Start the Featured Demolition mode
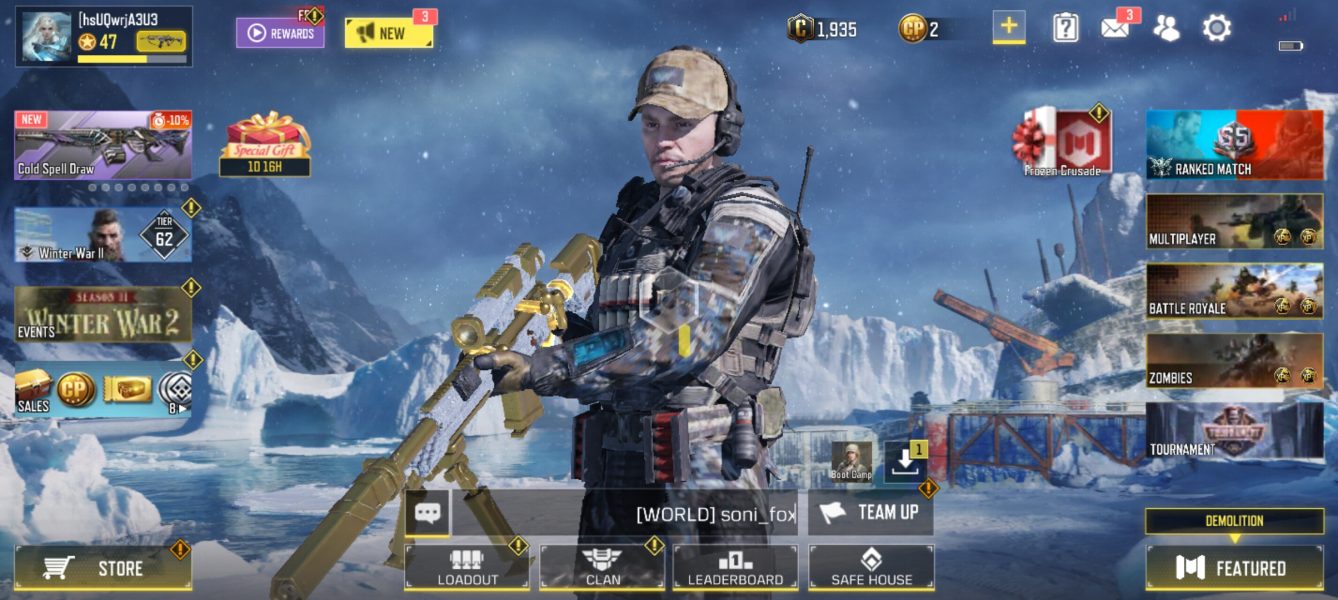 coord(1234,567)
